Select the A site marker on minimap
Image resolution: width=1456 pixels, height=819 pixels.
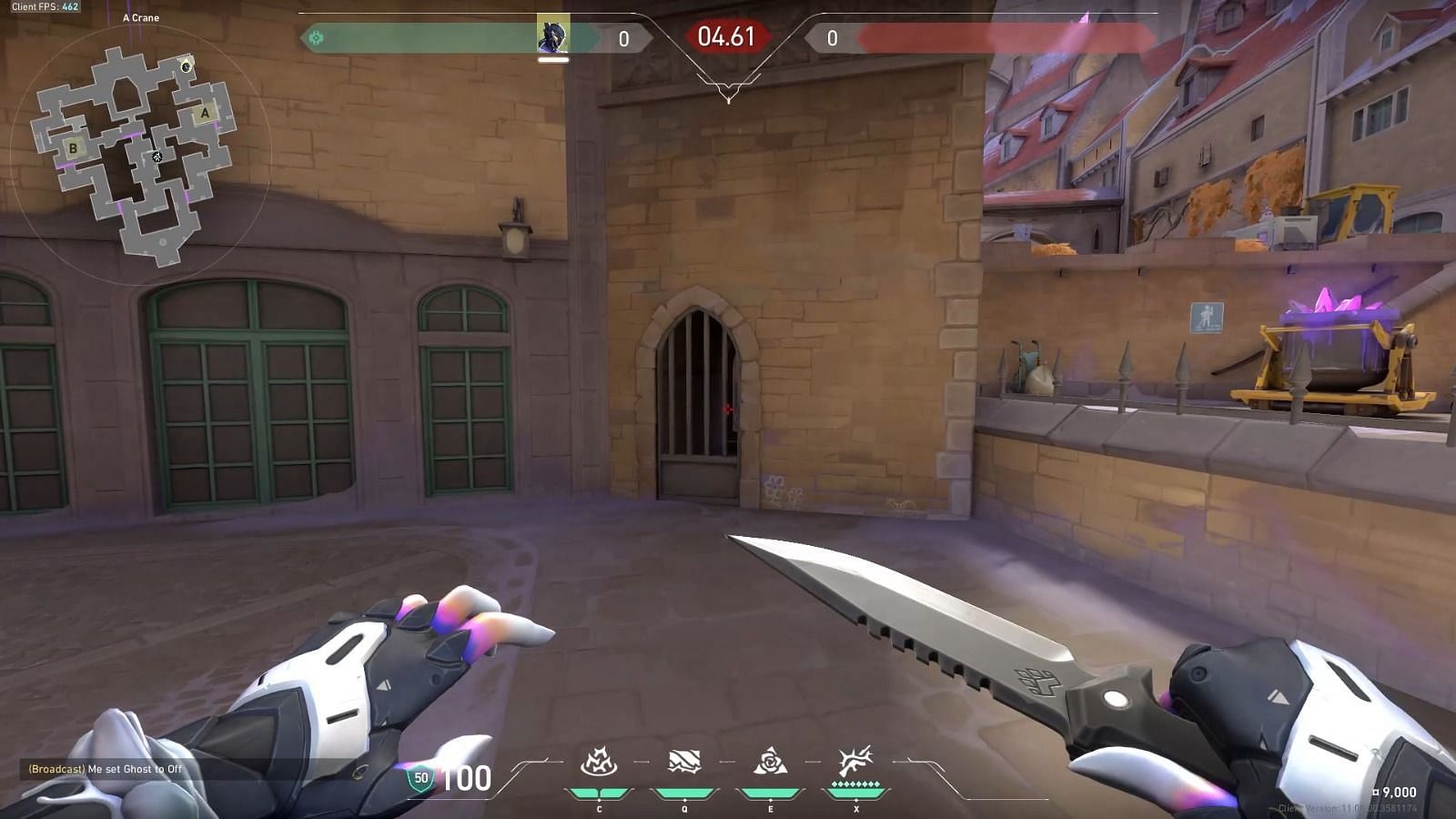tap(205, 114)
